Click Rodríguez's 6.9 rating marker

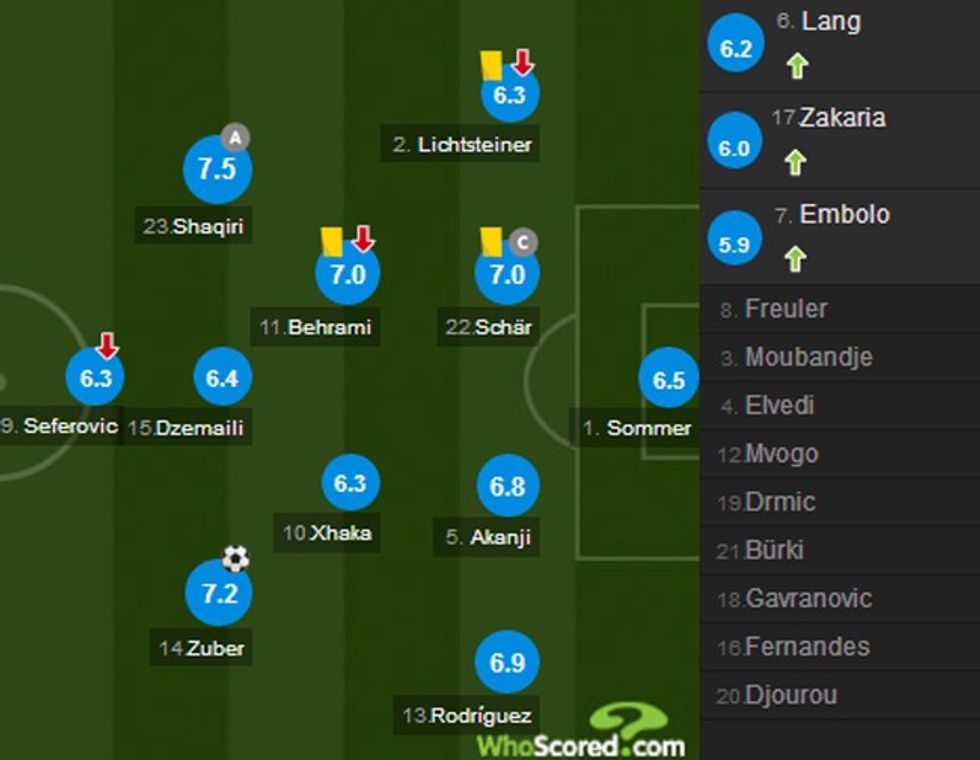(507, 662)
